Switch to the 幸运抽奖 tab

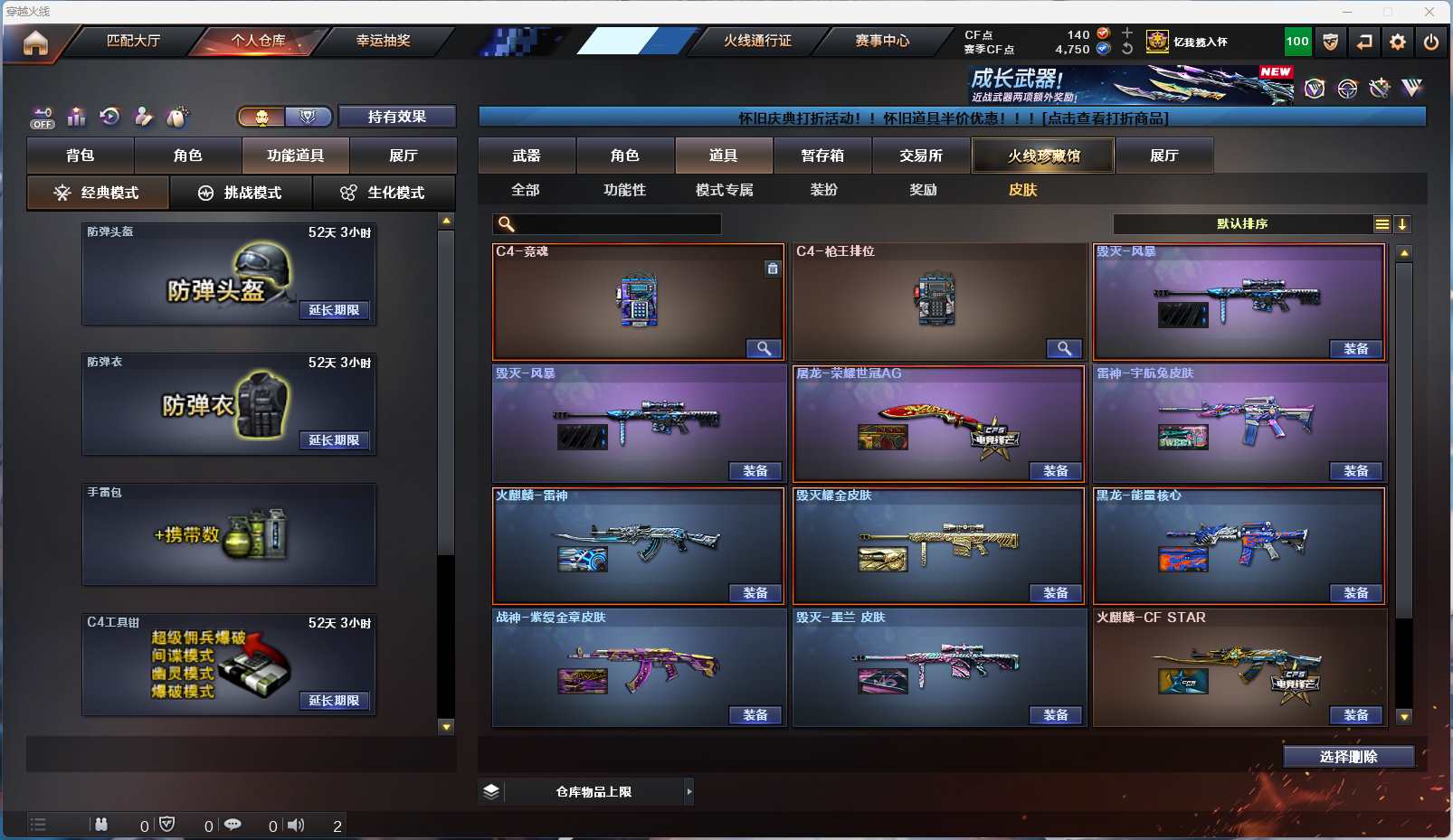click(x=383, y=41)
